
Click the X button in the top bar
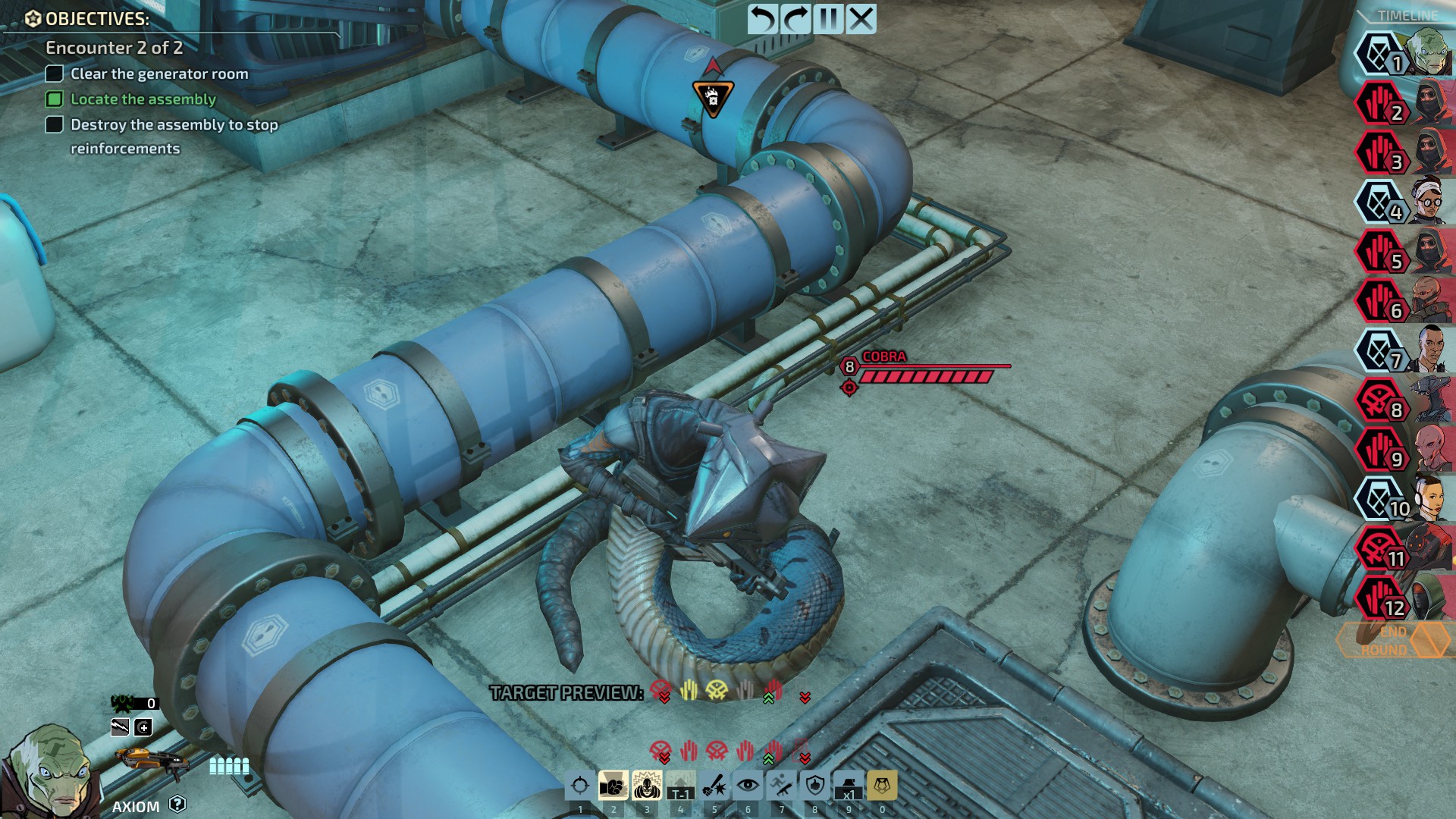click(x=861, y=19)
